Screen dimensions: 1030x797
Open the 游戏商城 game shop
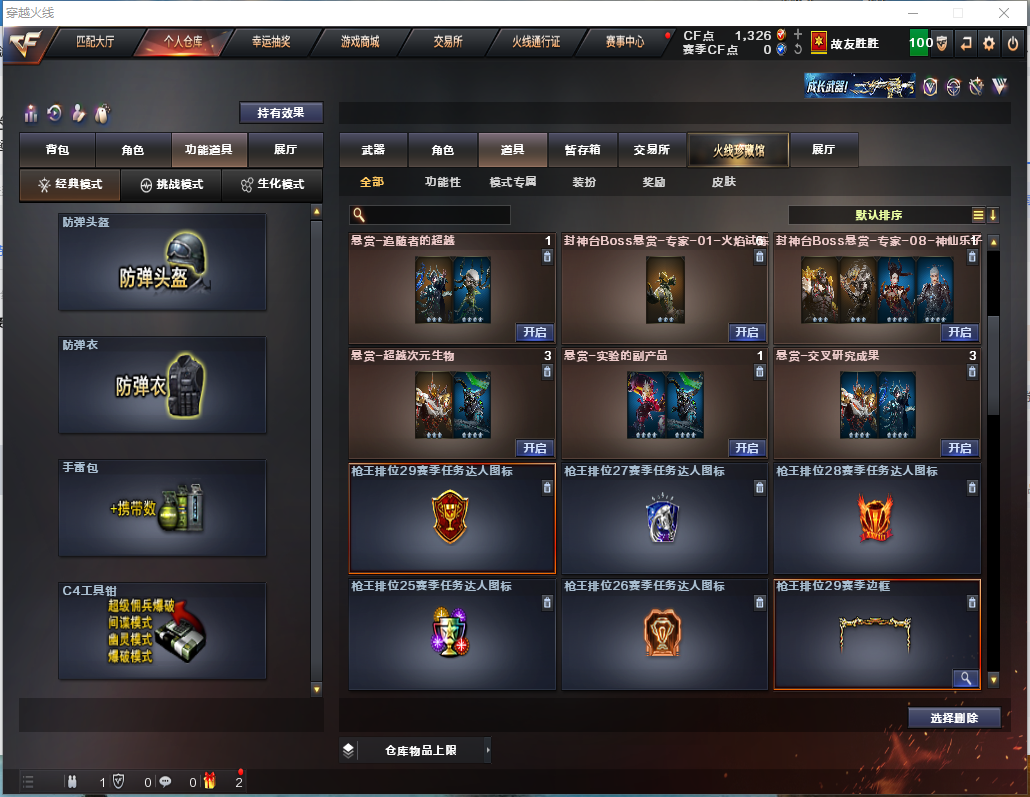(x=360, y=42)
